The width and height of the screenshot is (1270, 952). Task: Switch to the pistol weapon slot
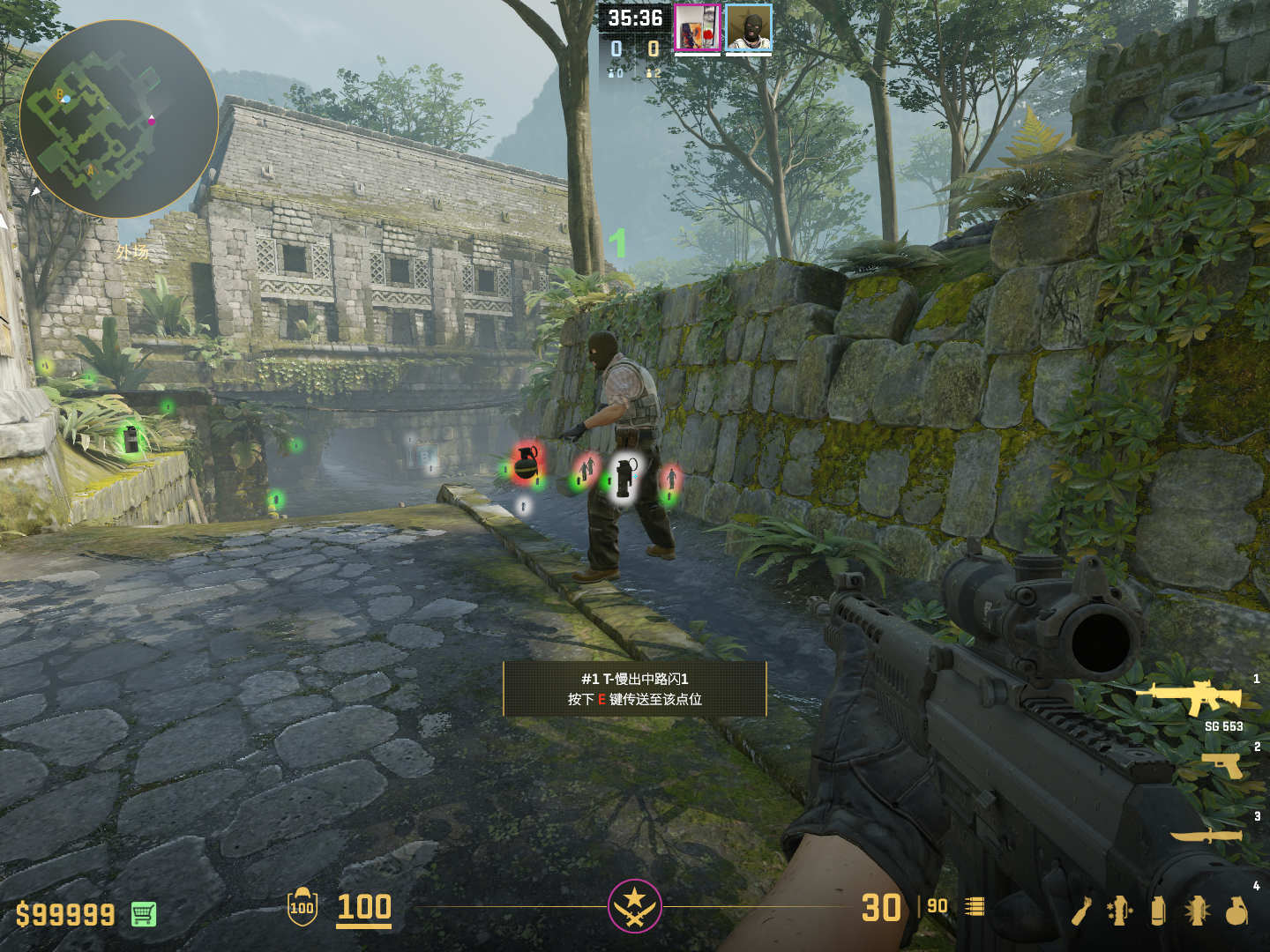[1222, 766]
